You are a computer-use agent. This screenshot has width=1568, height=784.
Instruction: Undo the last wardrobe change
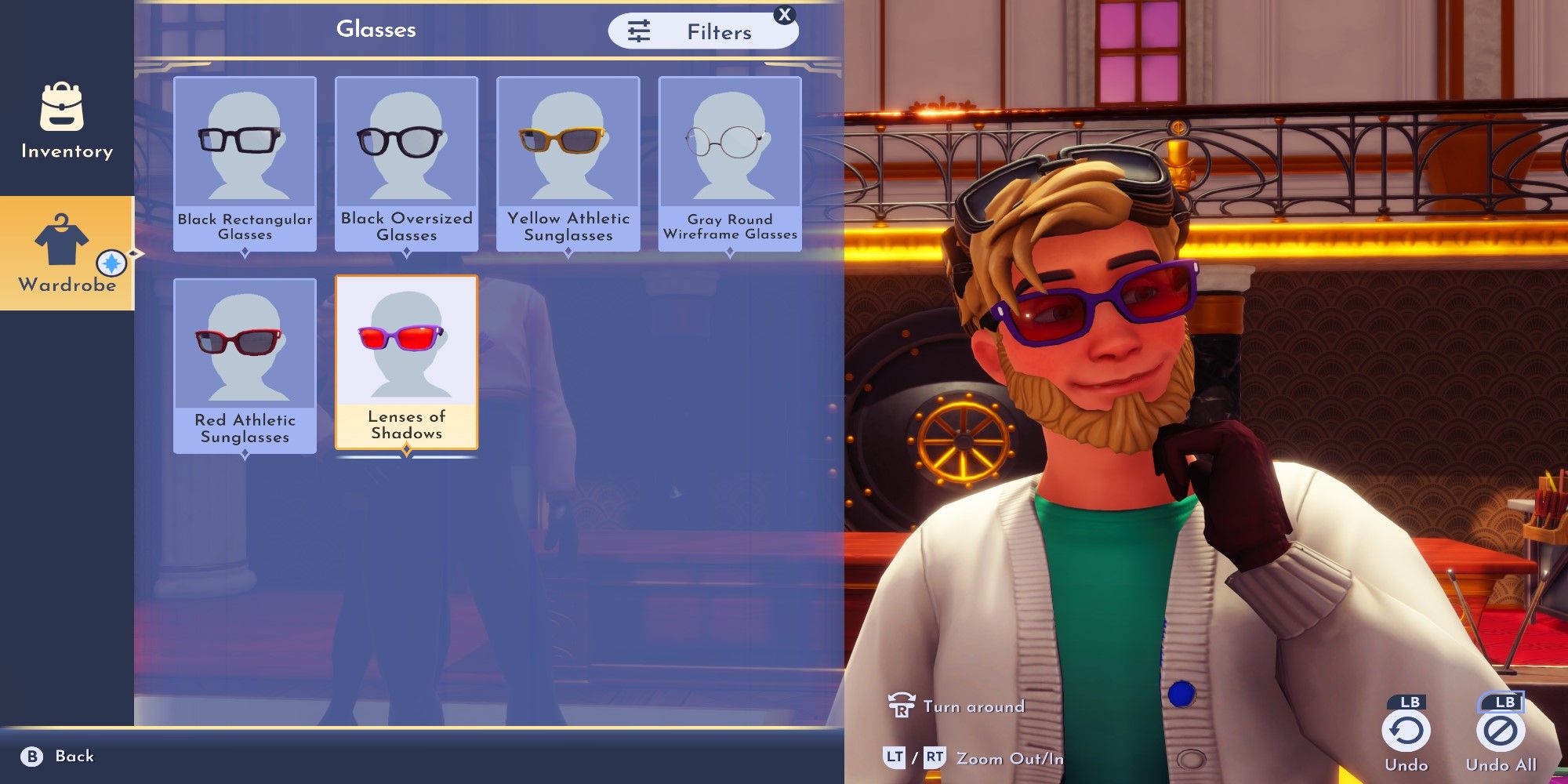1406,733
